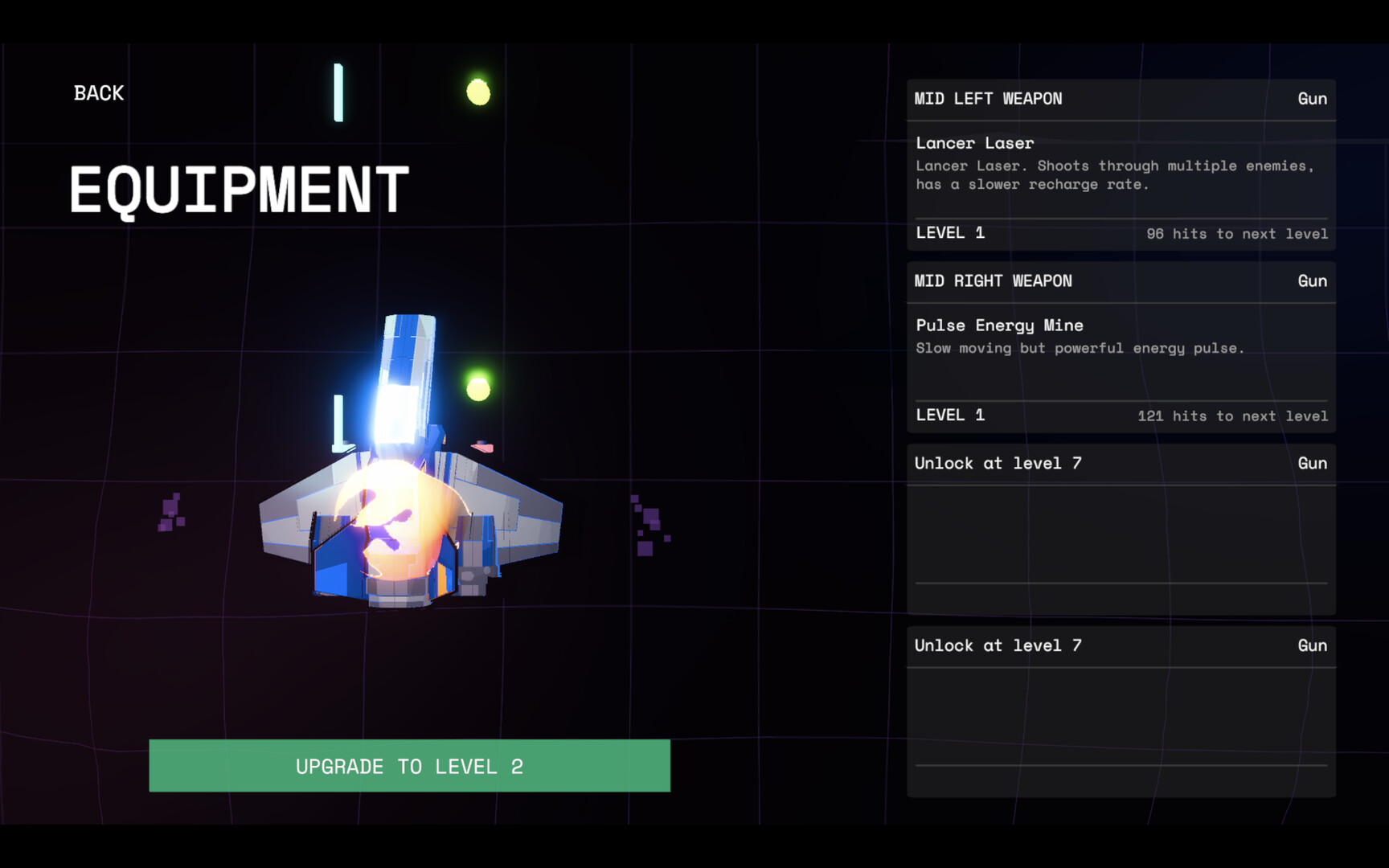Select the spaceship model in the center
The height and width of the screenshot is (868, 1389).
click(410, 522)
